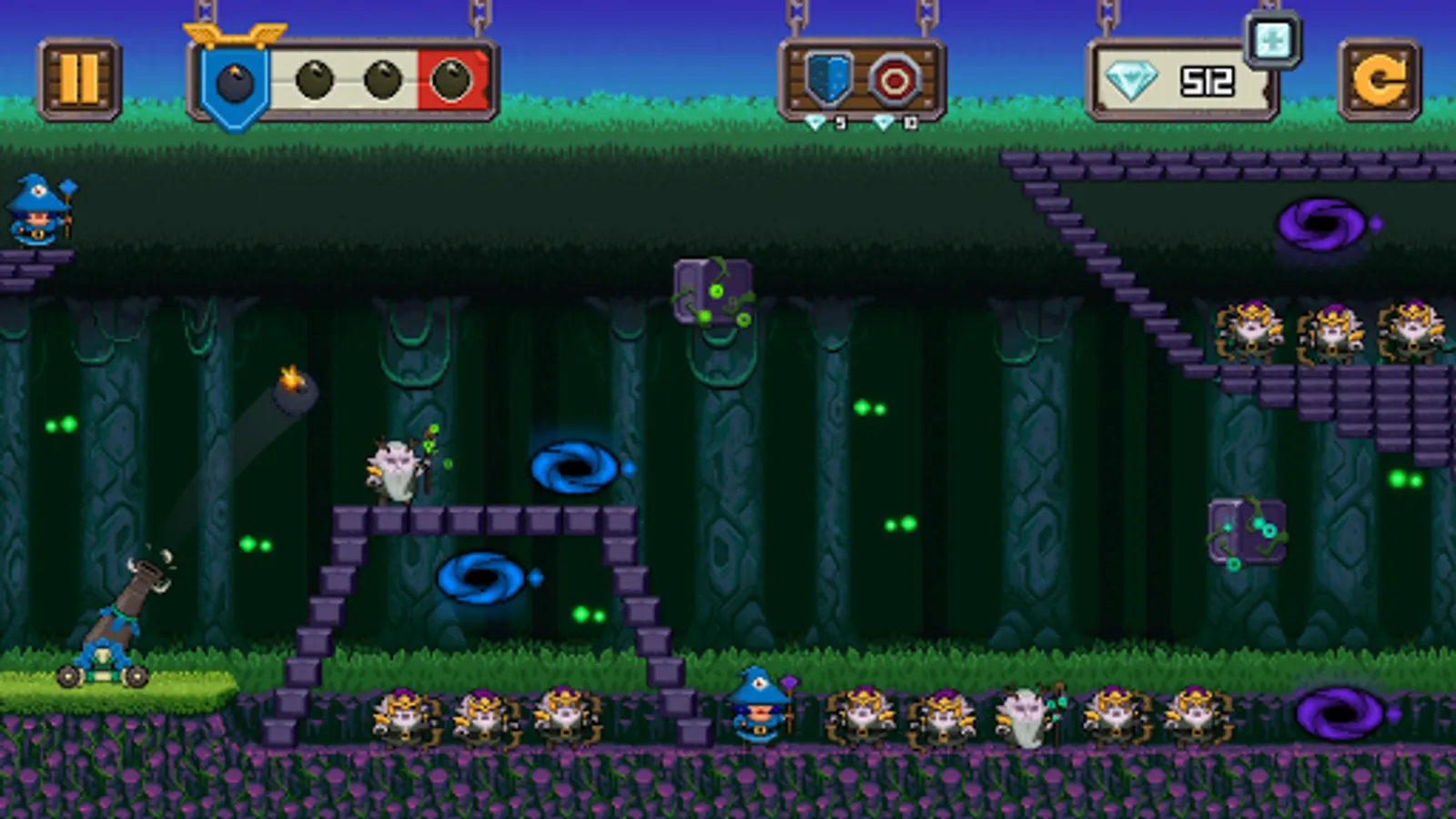
Task: Toggle the second spare bomb ammo slot
Action: coord(382,80)
